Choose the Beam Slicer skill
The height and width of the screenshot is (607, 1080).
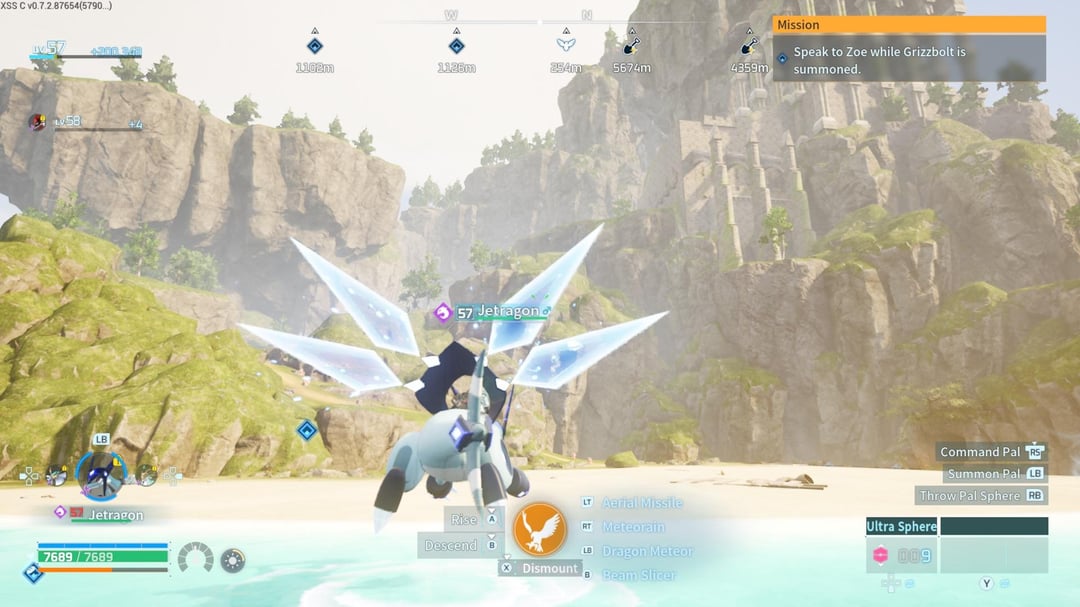pyautogui.click(x=638, y=575)
